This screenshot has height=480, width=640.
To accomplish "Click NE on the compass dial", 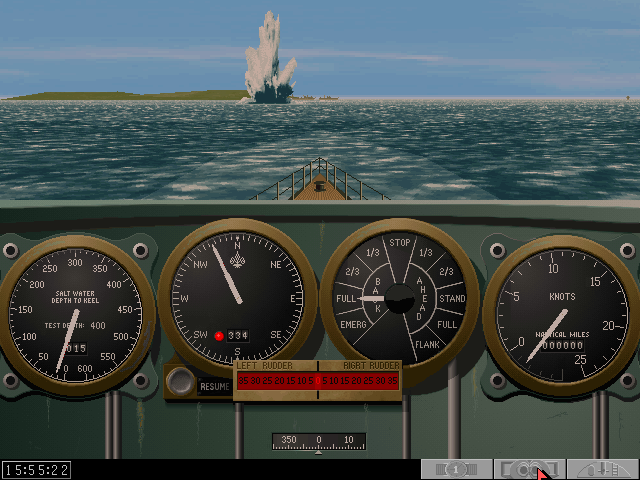I will coord(275,266).
